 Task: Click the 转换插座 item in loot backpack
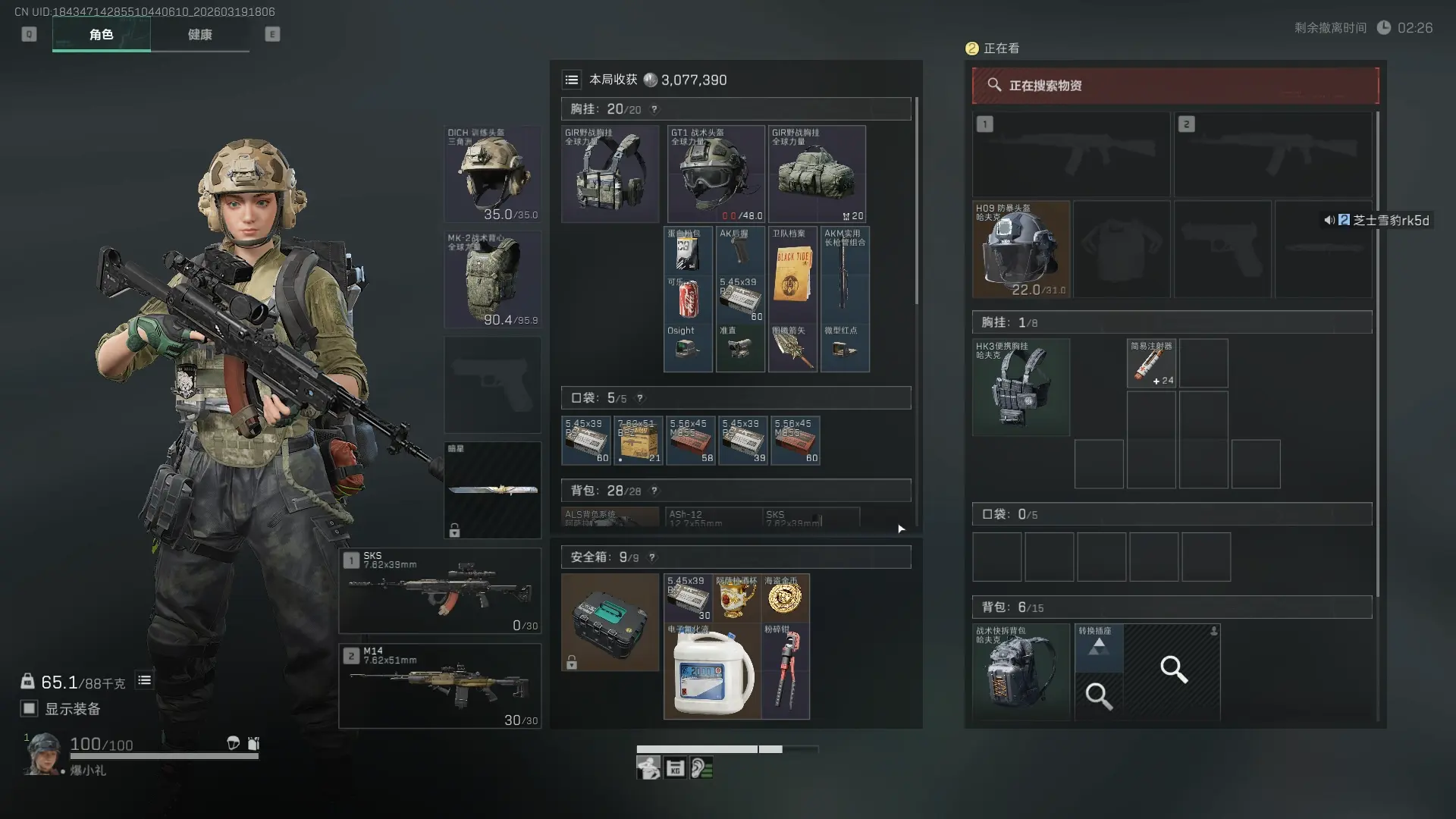click(1099, 647)
